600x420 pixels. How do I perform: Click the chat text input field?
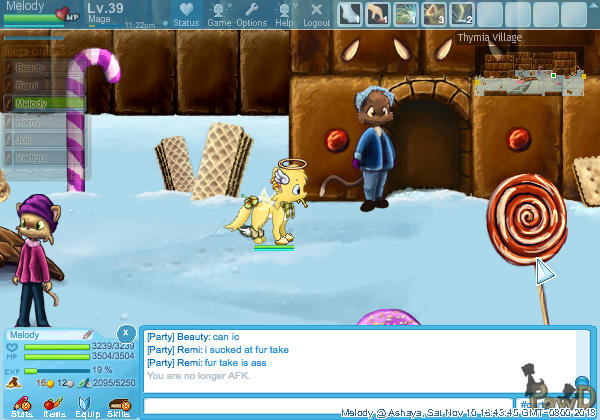point(330,404)
